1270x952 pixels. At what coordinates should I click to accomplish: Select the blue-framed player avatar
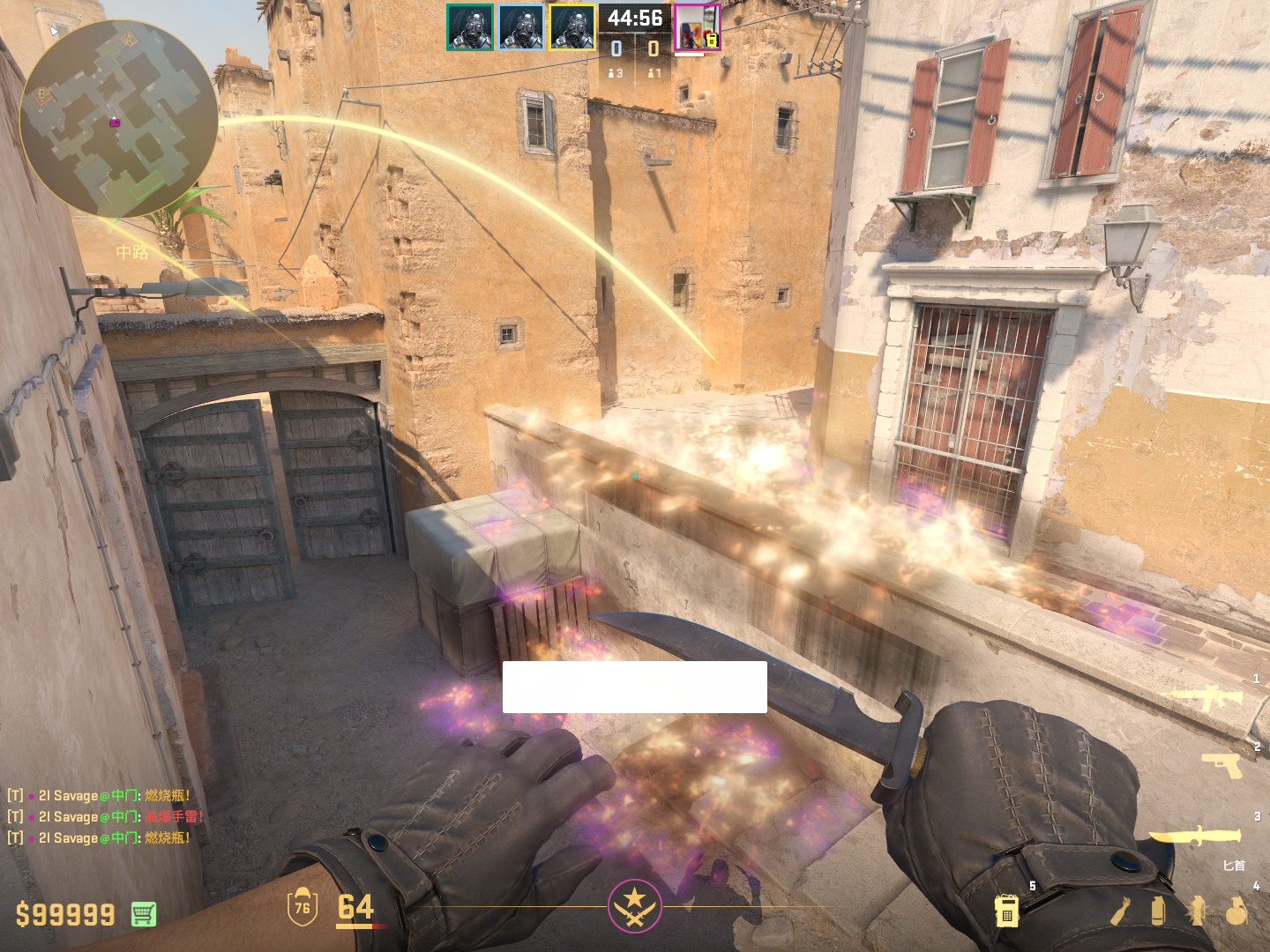tap(520, 27)
